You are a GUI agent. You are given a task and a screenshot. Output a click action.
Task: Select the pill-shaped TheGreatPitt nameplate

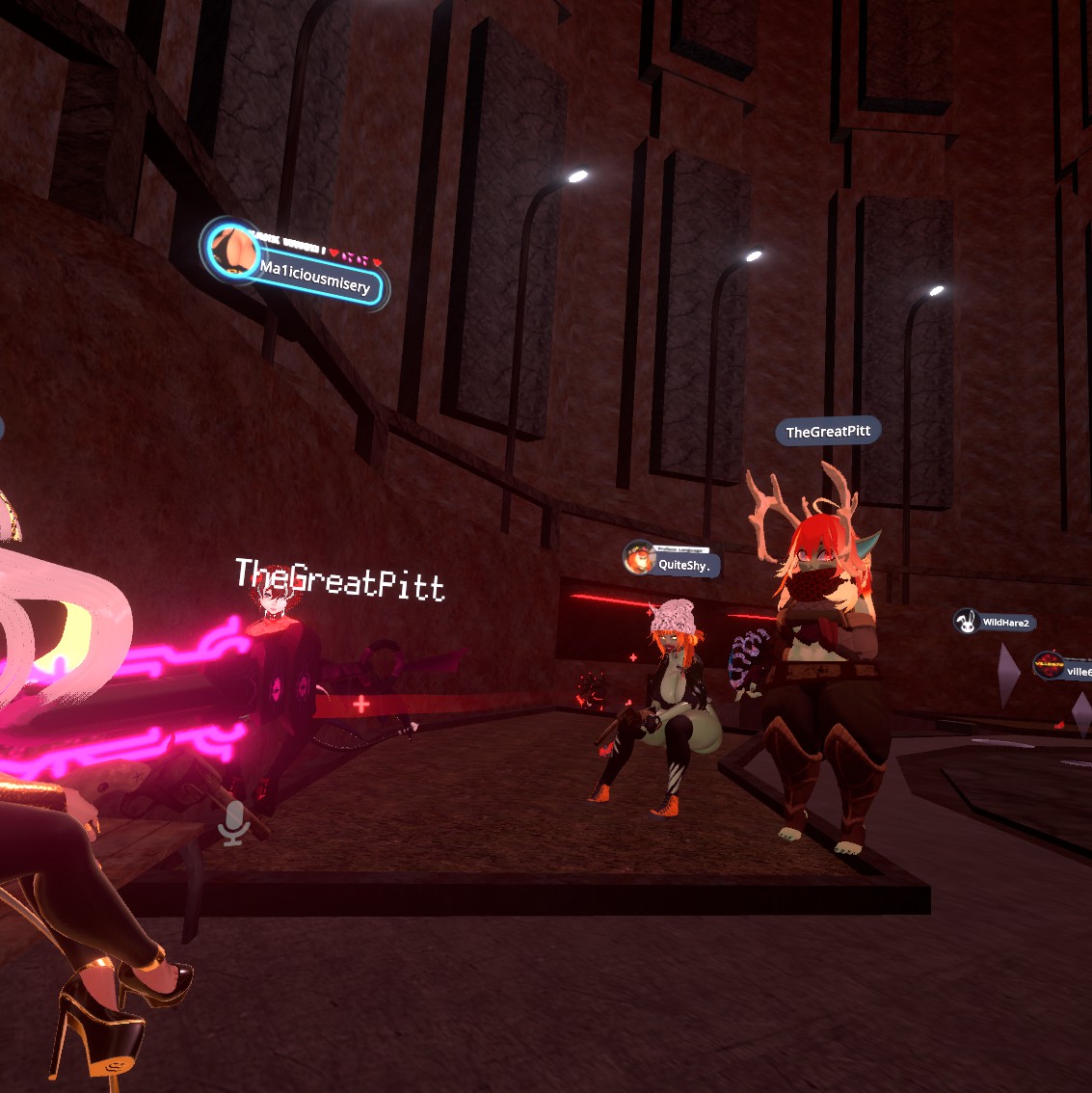[x=828, y=432]
